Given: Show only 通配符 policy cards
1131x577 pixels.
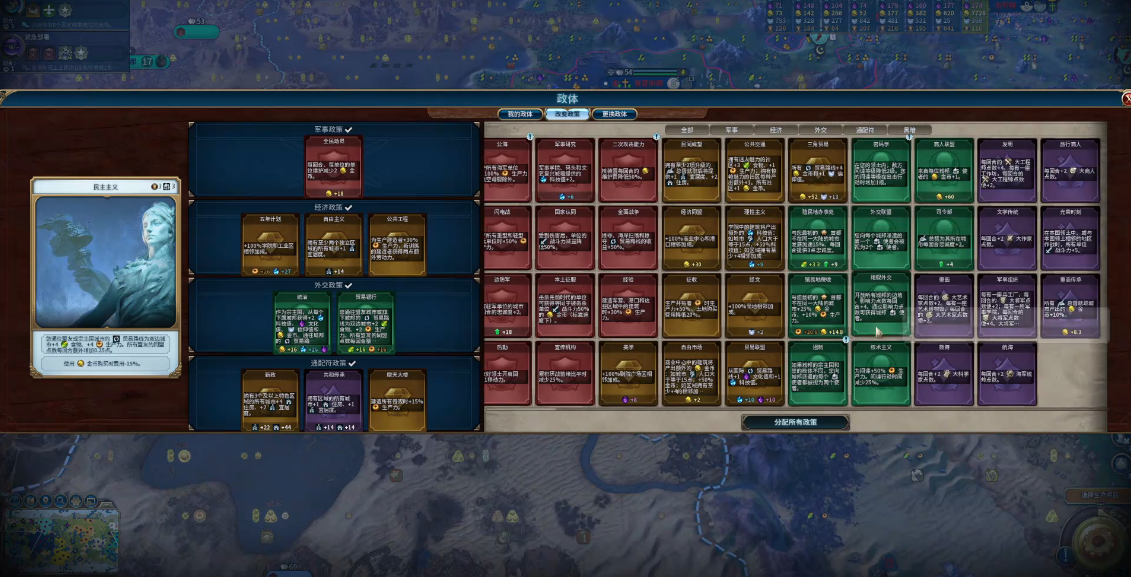Looking at the screenshot, I should click(865, 130).
